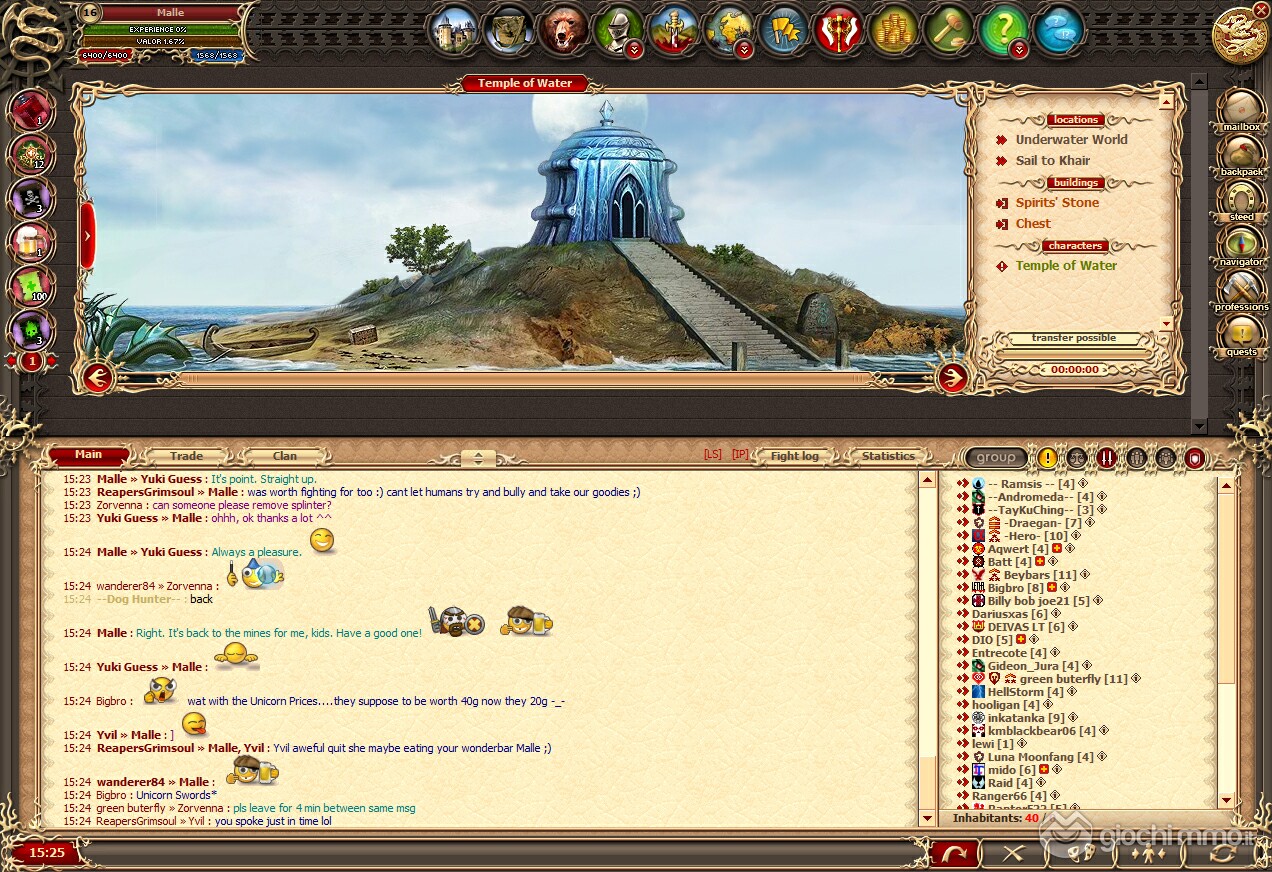Open the green question mark help menu
The height and width of the screenshot is (872, 1272).
pyautogui.click(x=1003, y=31)
